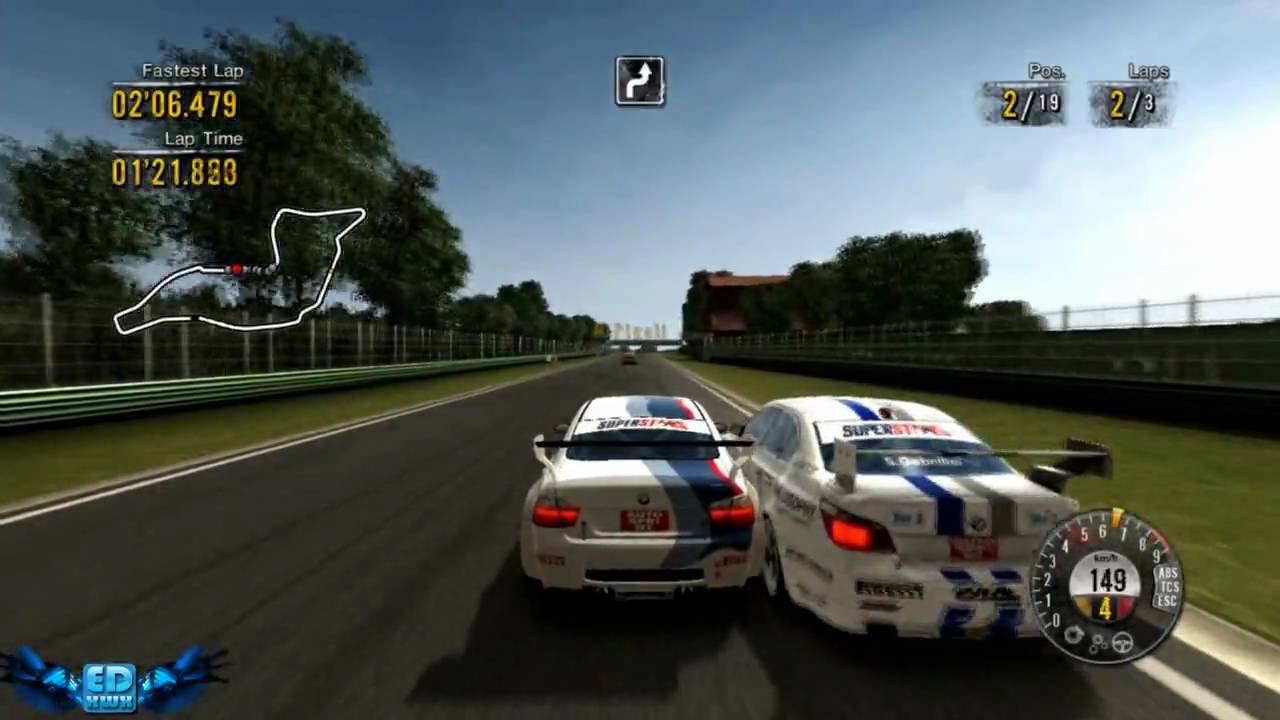Click the ABS assist indicator

pyautogui.click(x=1166, y=574)
